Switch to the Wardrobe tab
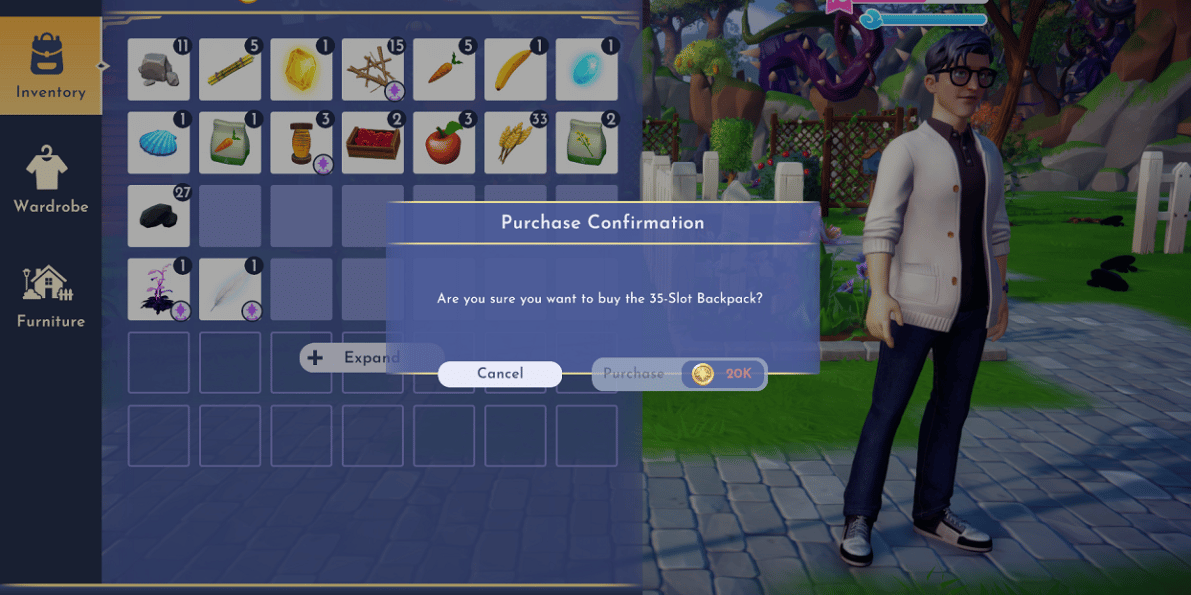1191x595 pixels. [x=50, y=181]
